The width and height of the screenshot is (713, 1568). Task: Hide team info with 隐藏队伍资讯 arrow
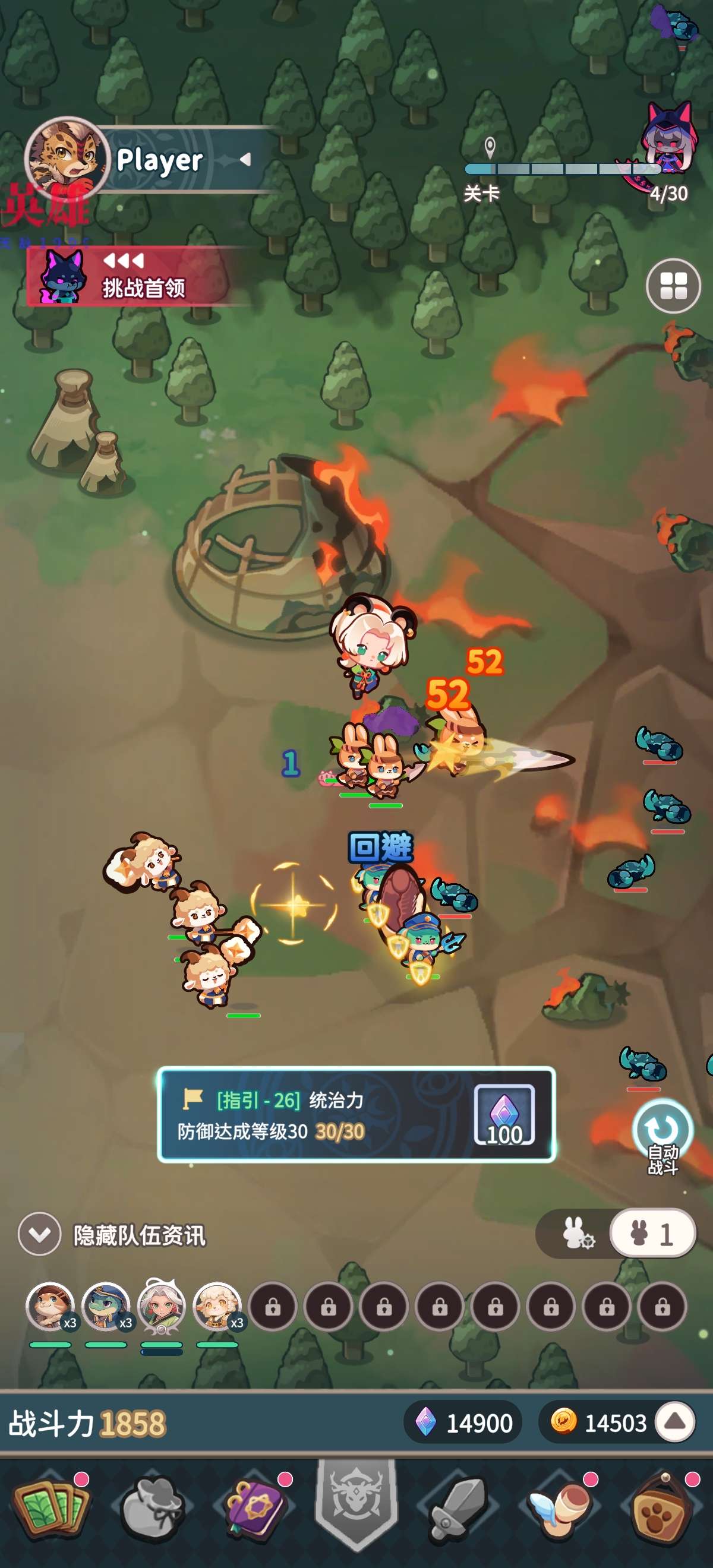(x=40, y=1234)
